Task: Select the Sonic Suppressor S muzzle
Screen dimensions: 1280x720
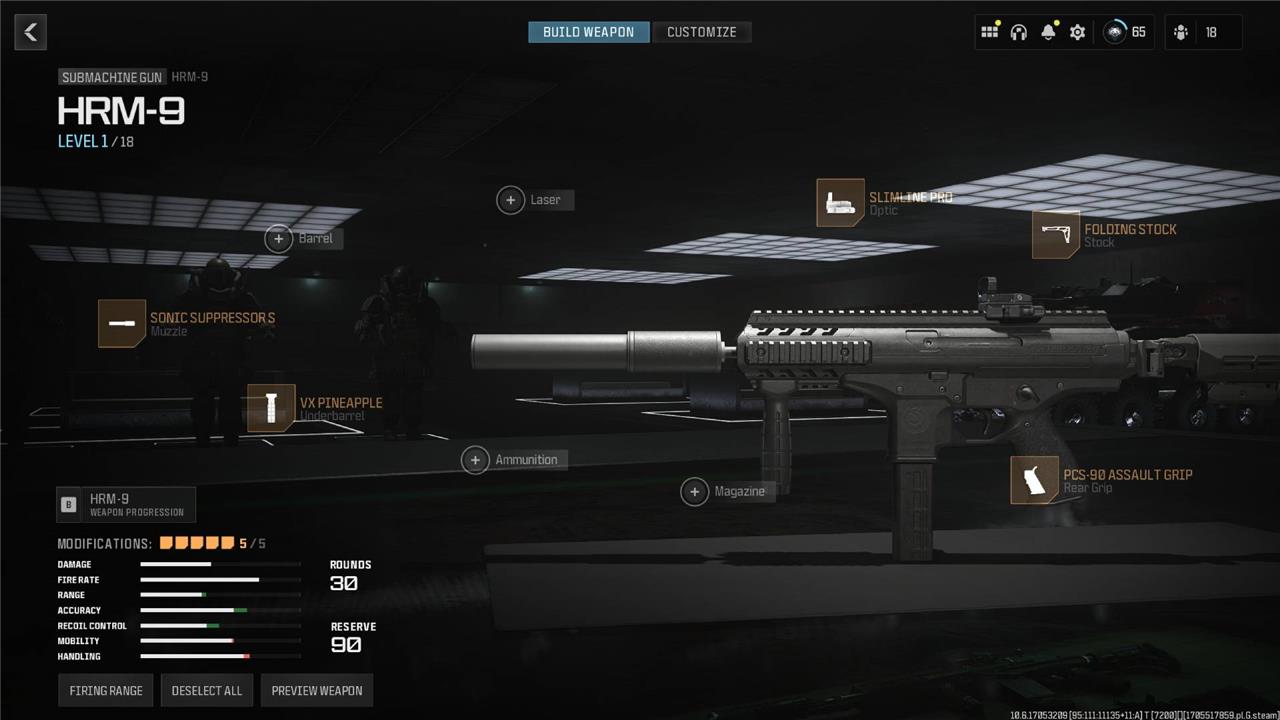Action: 122,324
